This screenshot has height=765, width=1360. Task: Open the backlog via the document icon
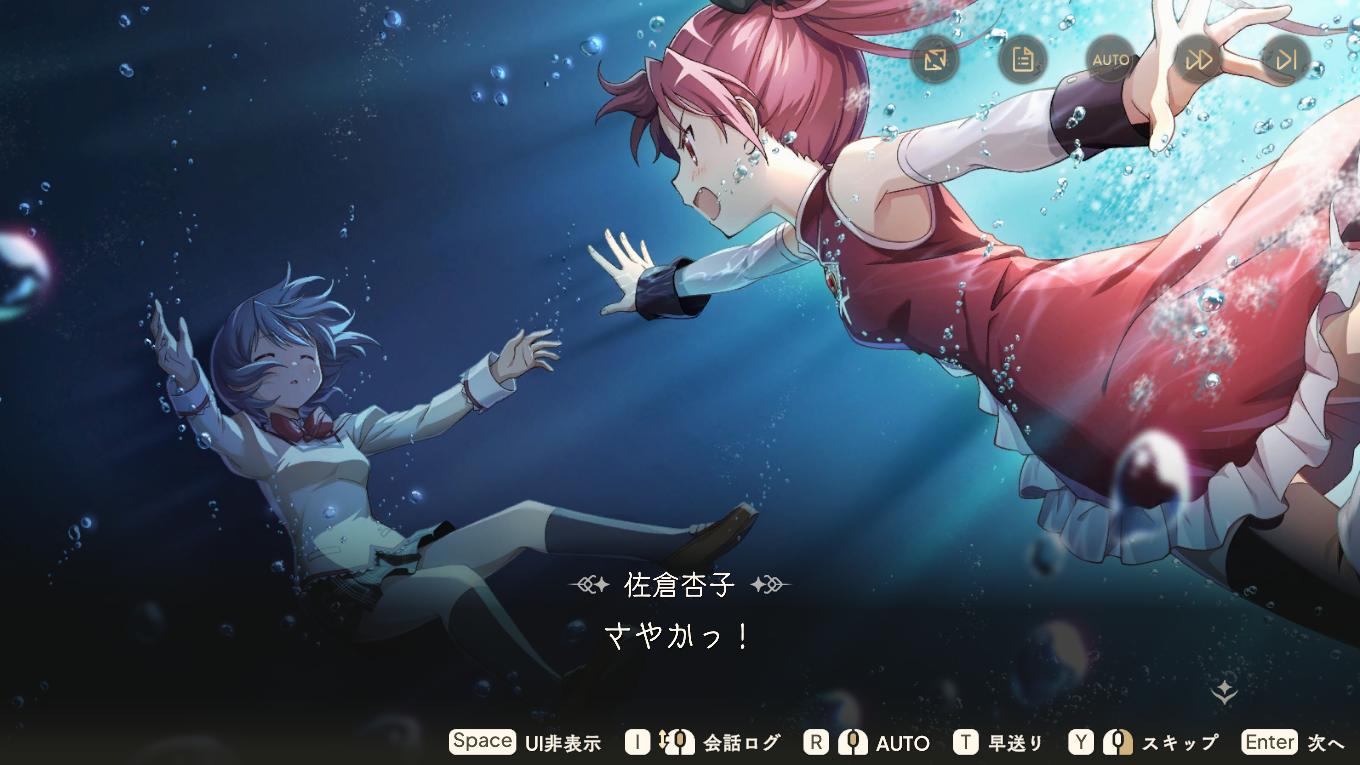pos(1021,59)
